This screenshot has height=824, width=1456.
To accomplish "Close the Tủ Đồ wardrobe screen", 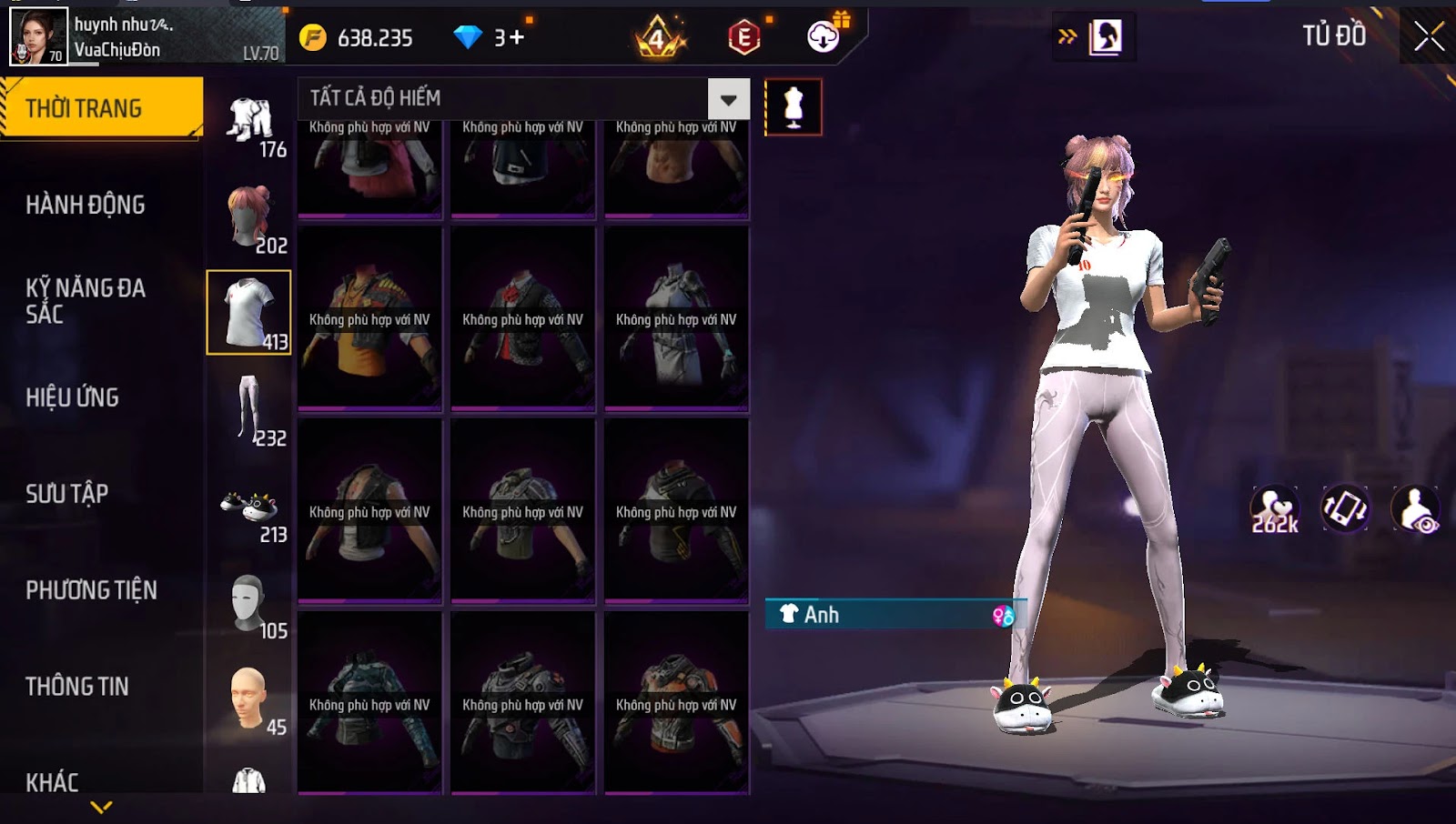I will 1429,36.
